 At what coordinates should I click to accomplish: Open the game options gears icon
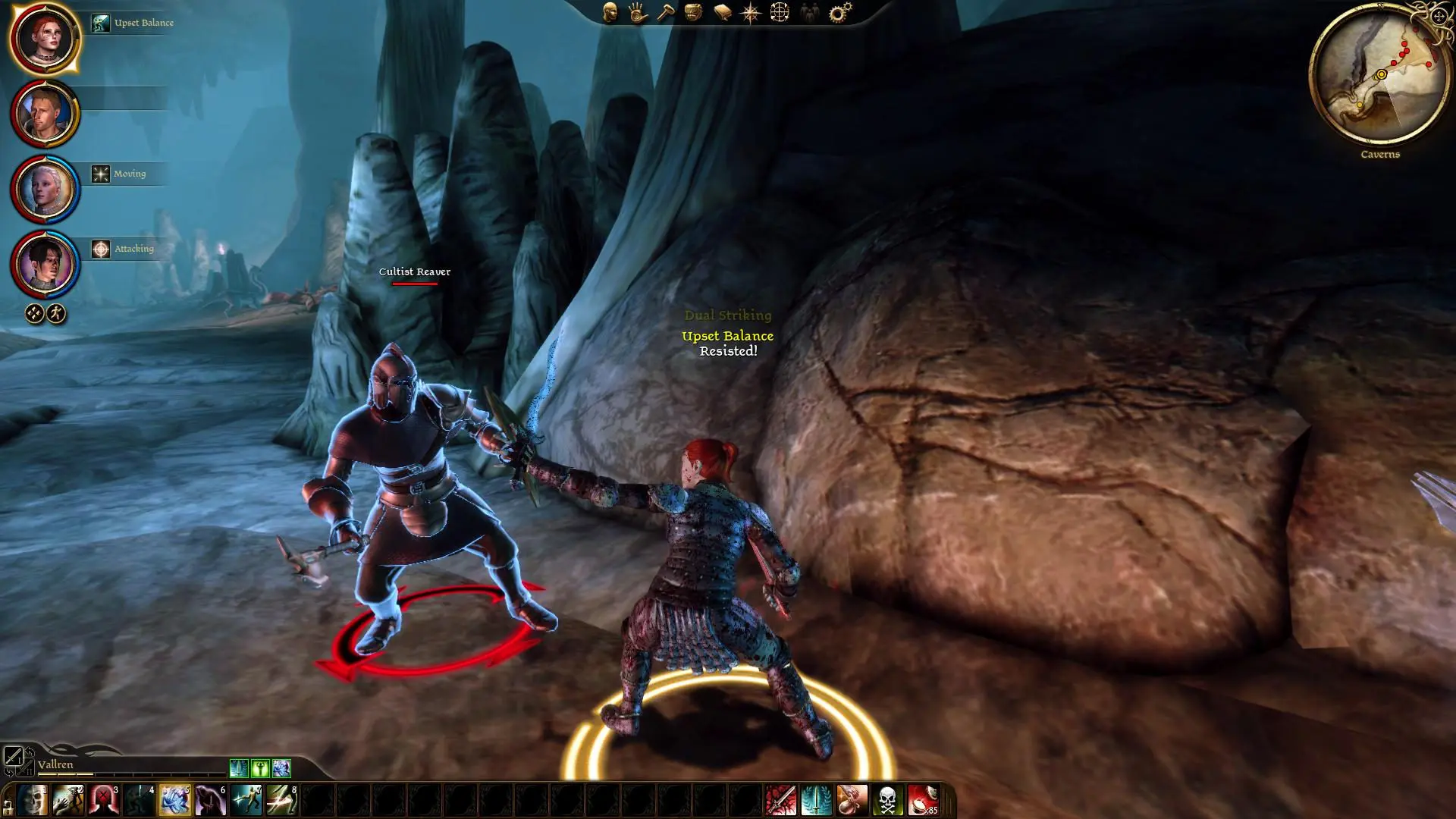pos(839,12)
